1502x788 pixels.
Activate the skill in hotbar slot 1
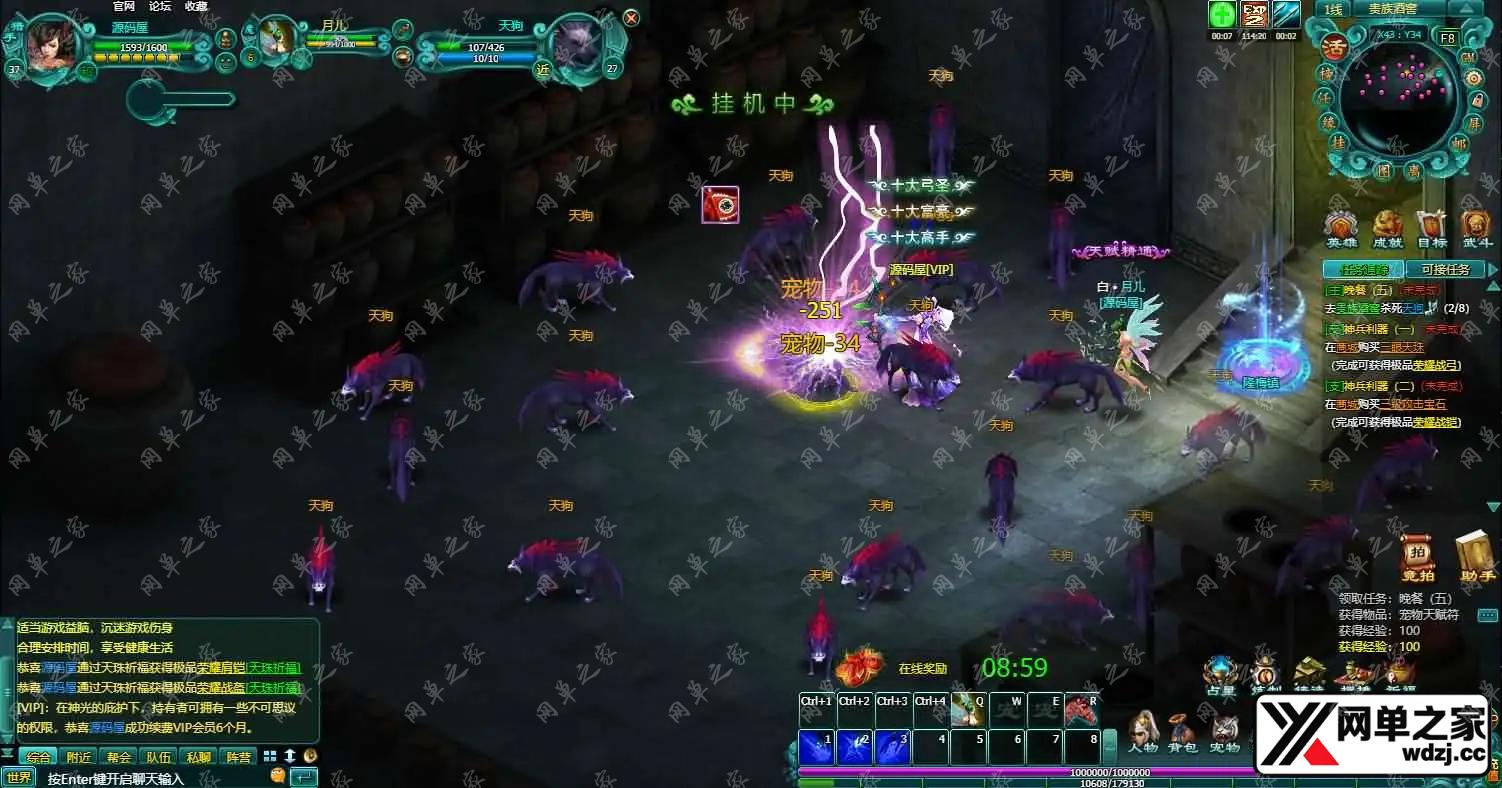pyautogui.click(x=816, y=747)
